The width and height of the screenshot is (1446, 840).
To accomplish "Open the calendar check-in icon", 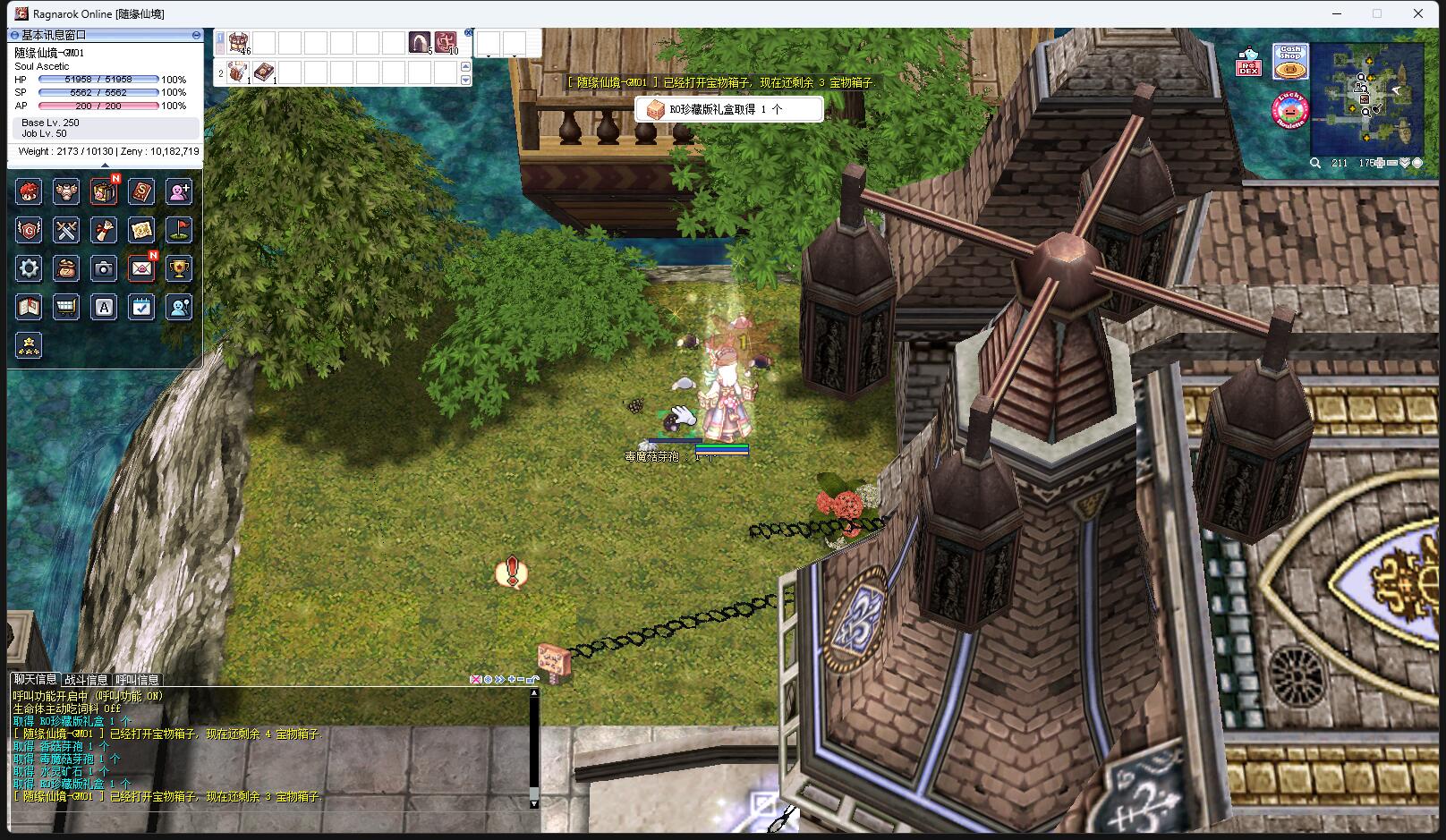I will coord(141,308).
